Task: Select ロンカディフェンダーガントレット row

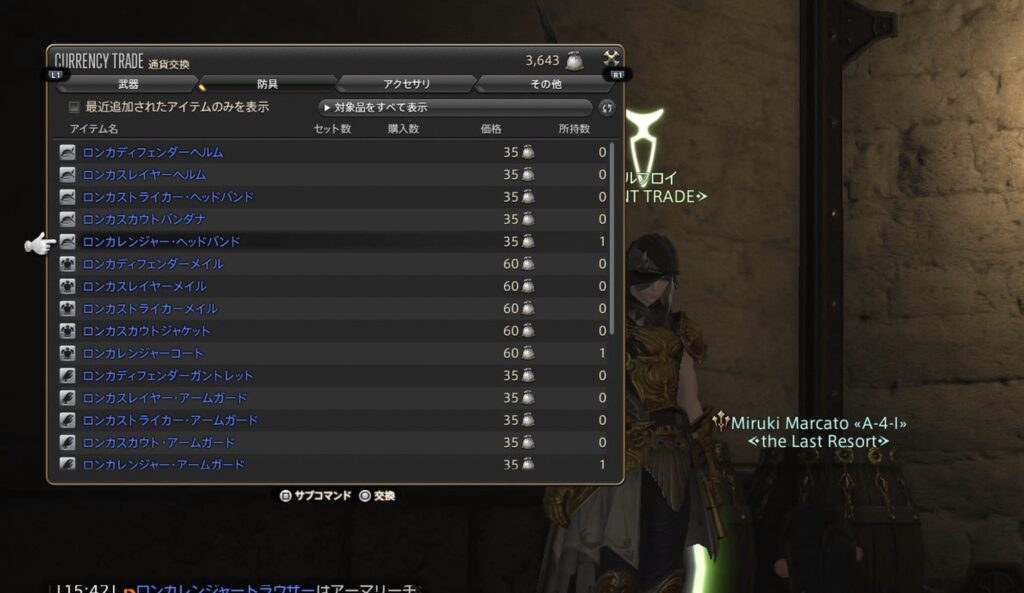Action: tap(168, 376)
